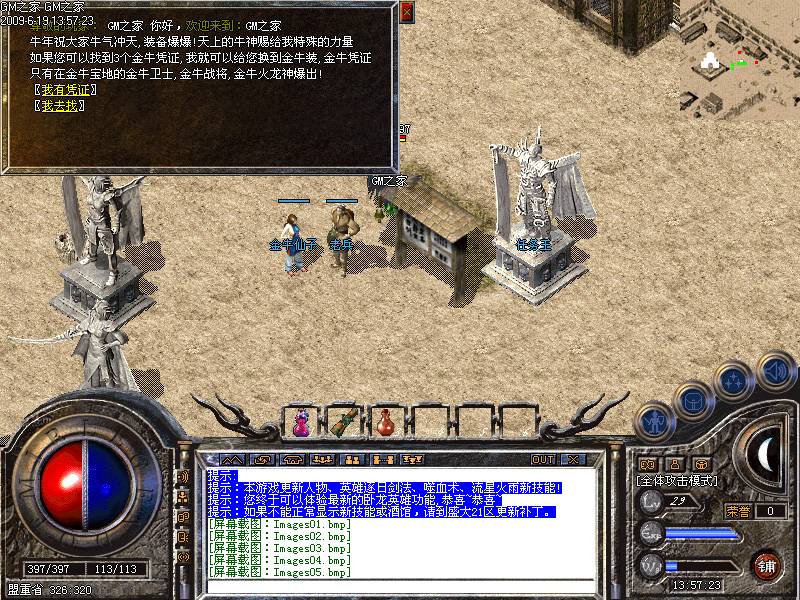The width and height of the screenshot is (800, 600).
Task: Open the skills round button with stars
Action: (x=733, y=382)
